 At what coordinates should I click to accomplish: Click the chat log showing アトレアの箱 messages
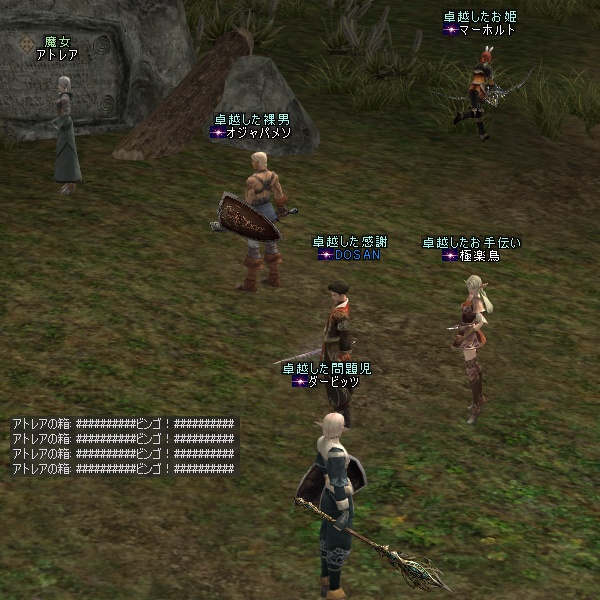pos(123,445)
